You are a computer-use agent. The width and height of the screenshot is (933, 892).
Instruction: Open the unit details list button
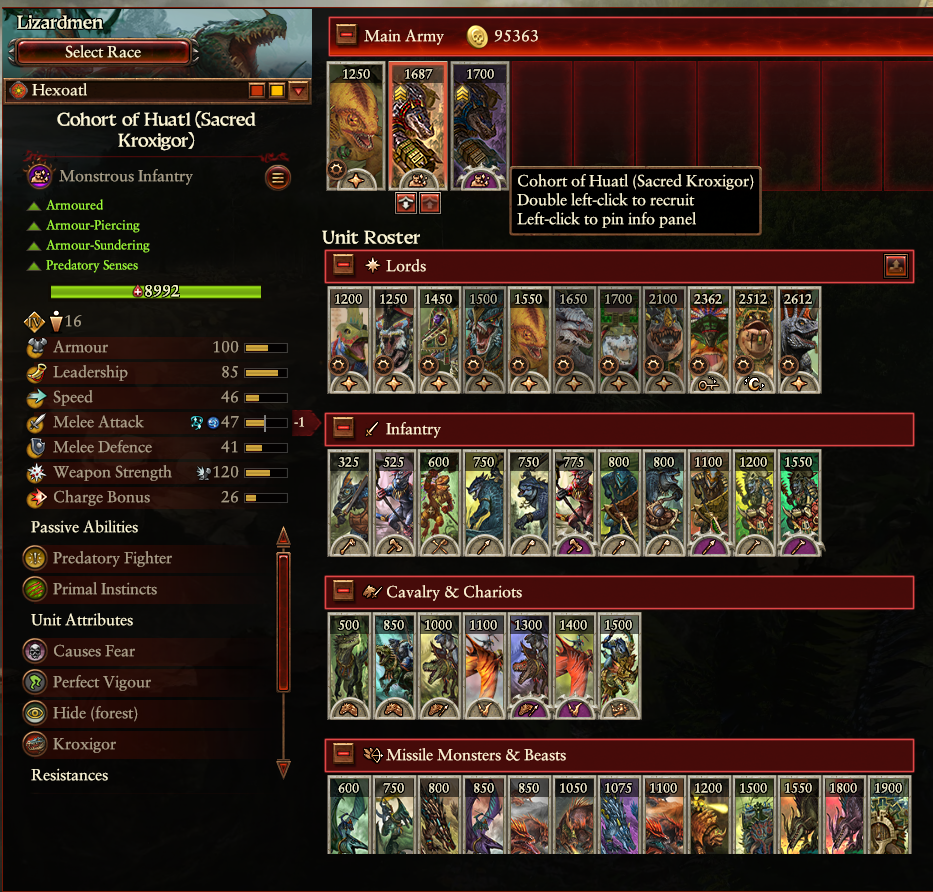[278, 178]
